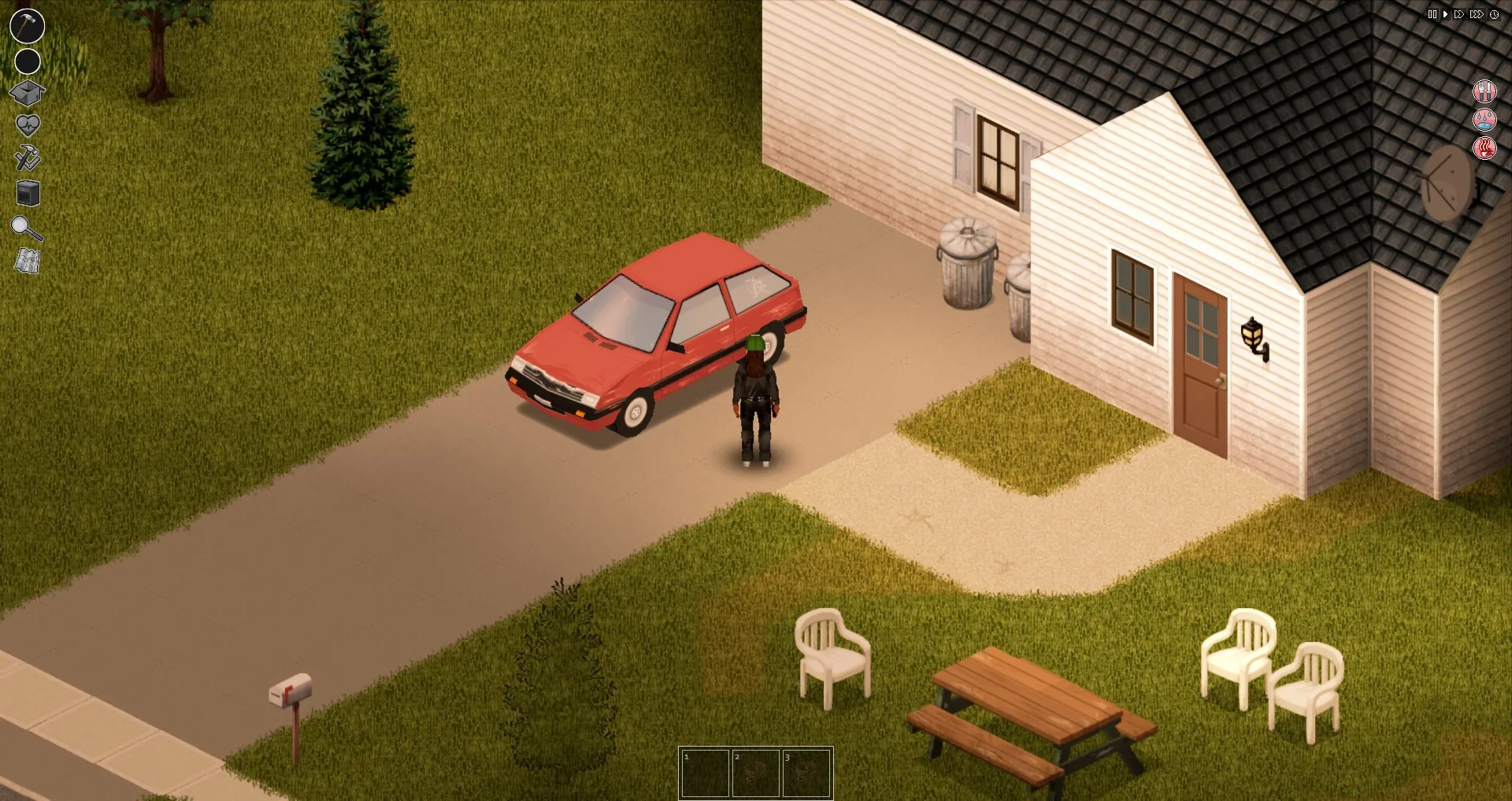1512x801 pixels.
Task: Select hotbar slot 1
Action: (705, 773)
